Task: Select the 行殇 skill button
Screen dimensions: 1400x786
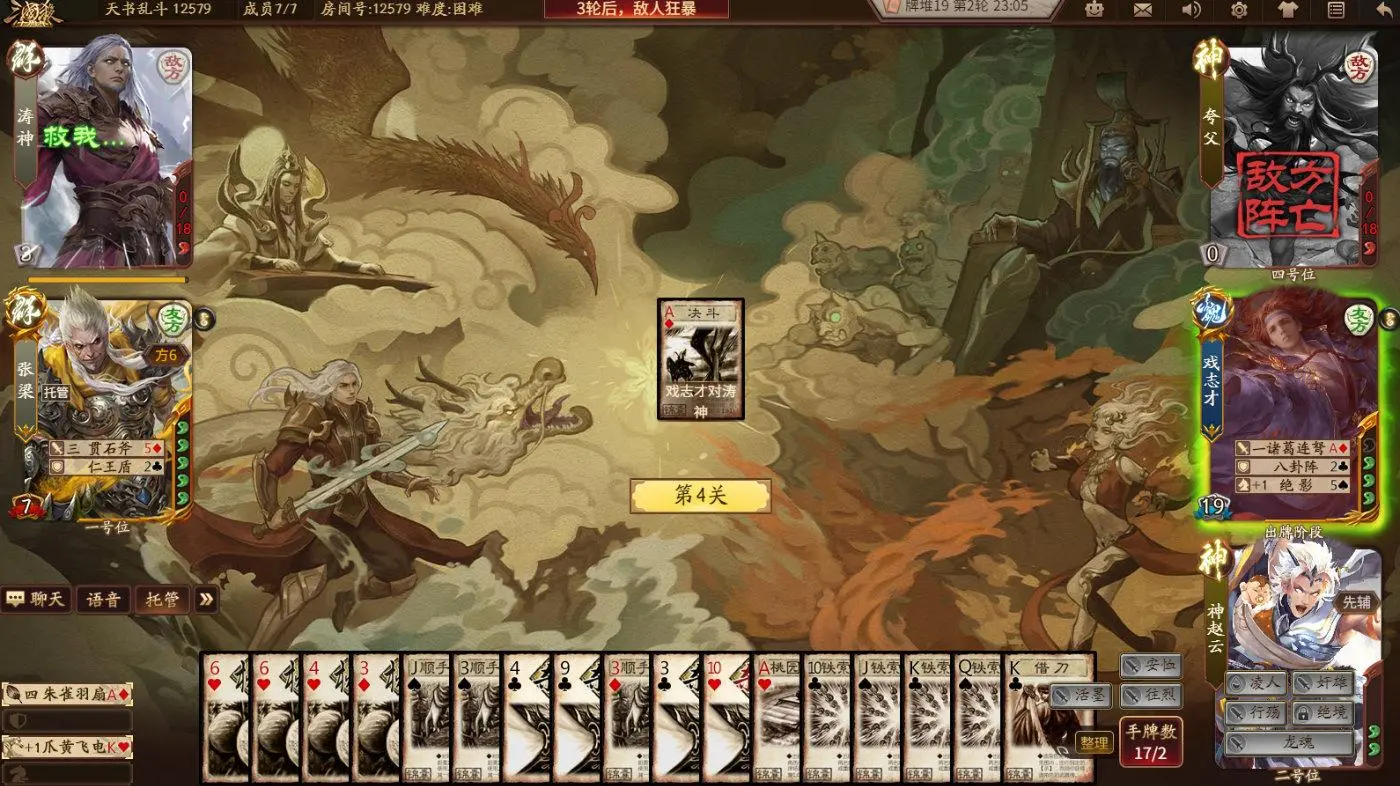Action: [1256, 713]
